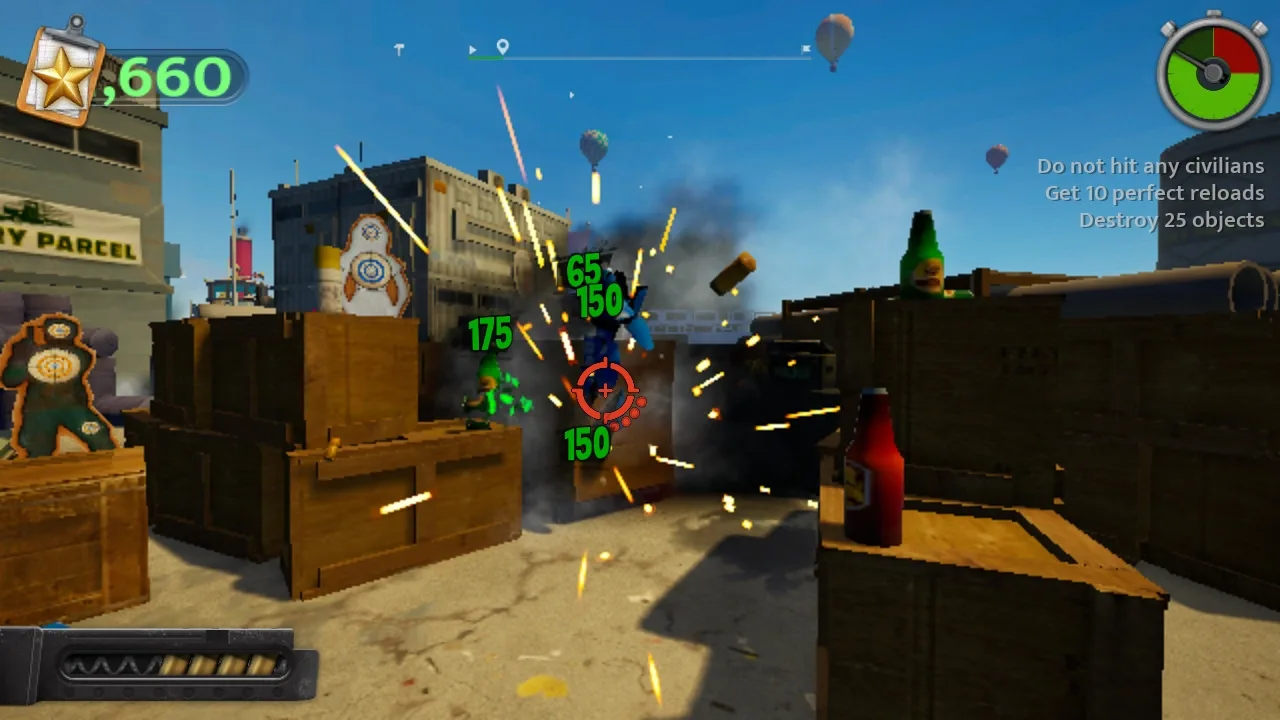This screenshot has width=1280, height=720.
Task: Click the location pin on the progress track
Action: 502,47
